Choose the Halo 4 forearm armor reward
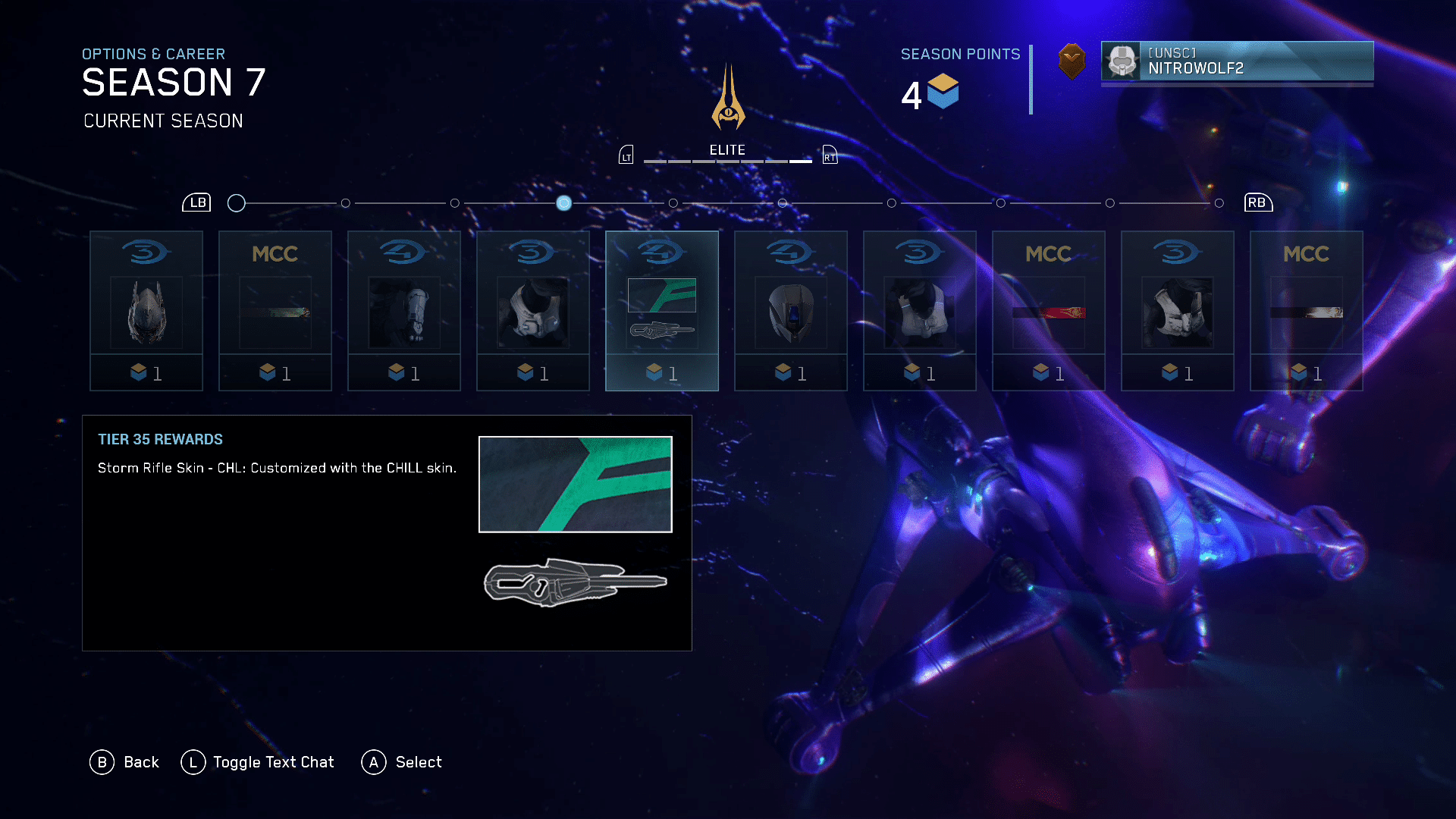Viewport: 1456px width, 819px height. pyautogui.click(x=404, y=311)
